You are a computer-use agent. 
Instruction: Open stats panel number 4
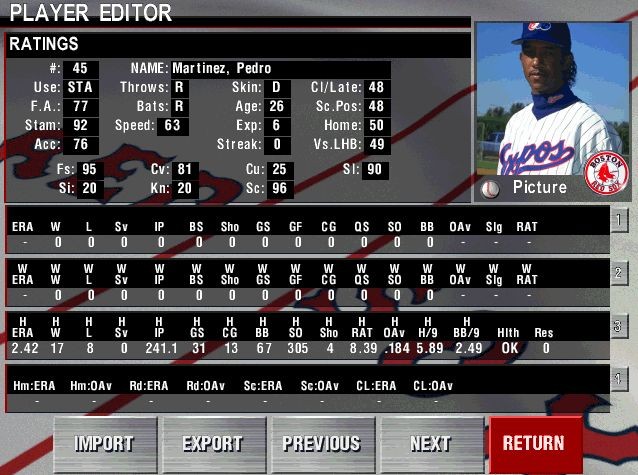pos(620,379)
